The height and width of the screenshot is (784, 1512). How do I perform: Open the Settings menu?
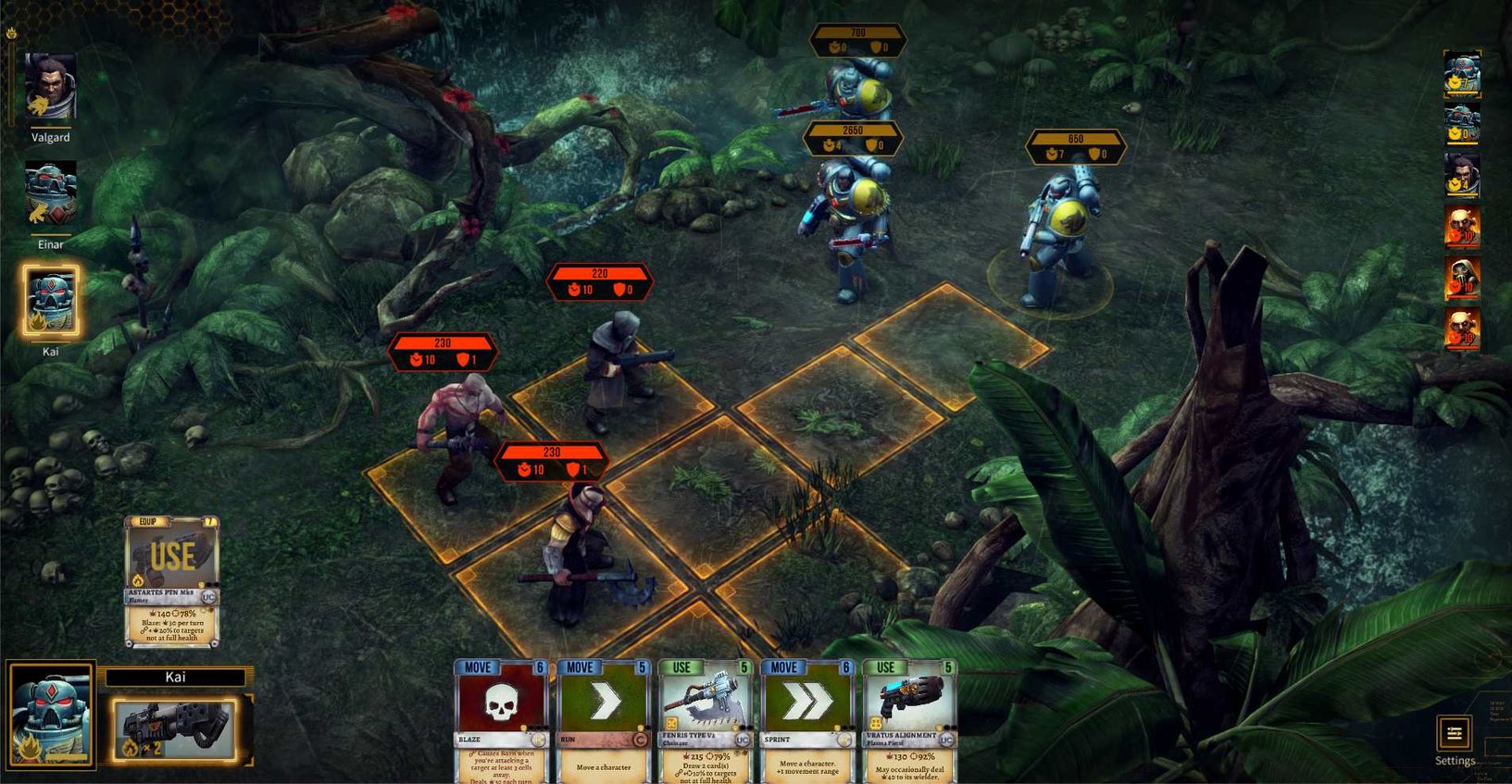pyautogui.click(x=1454, y=735)
